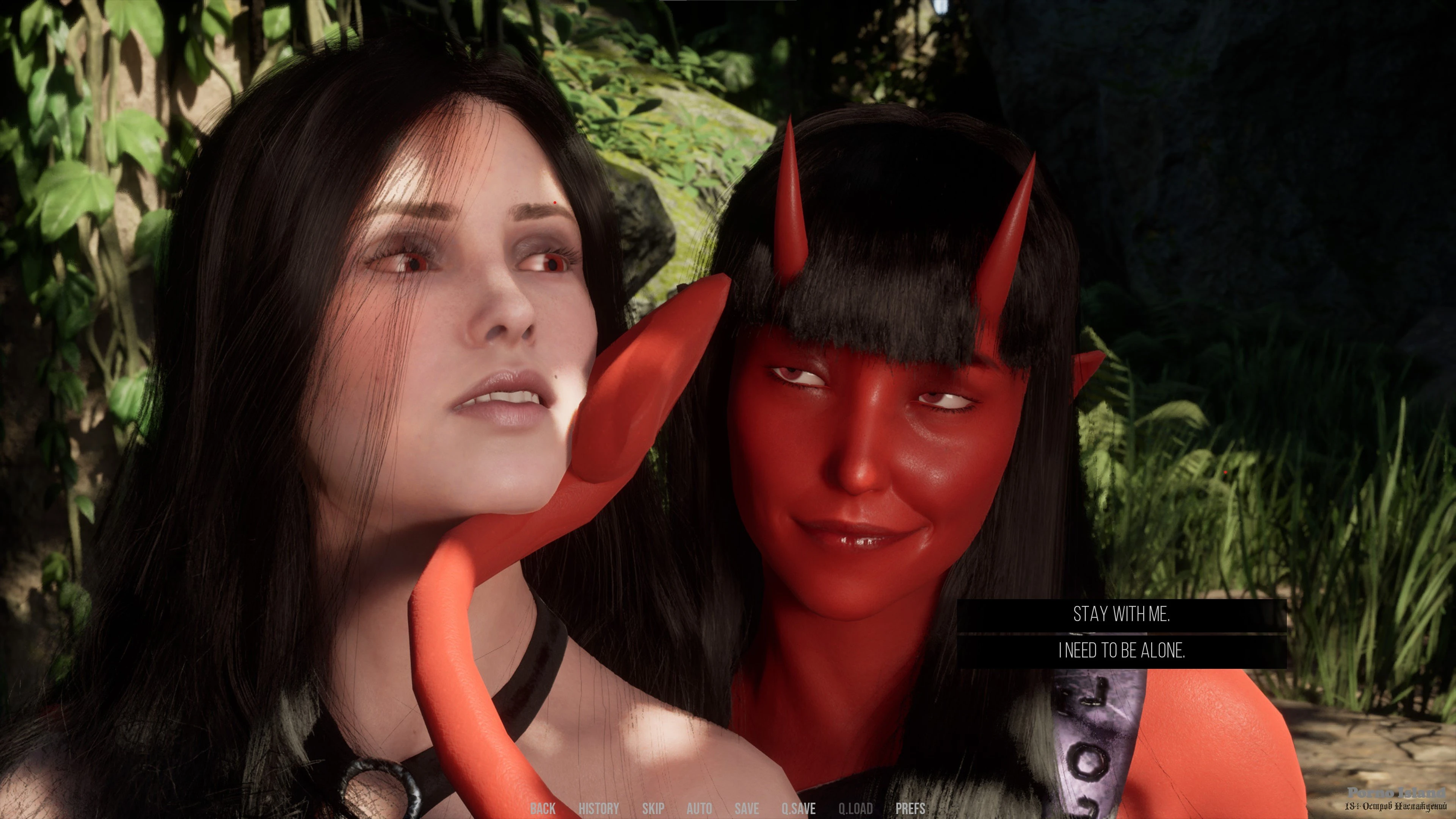Click Q.Save to quick save
This screenshot has width=1456, height=819.
798,808
